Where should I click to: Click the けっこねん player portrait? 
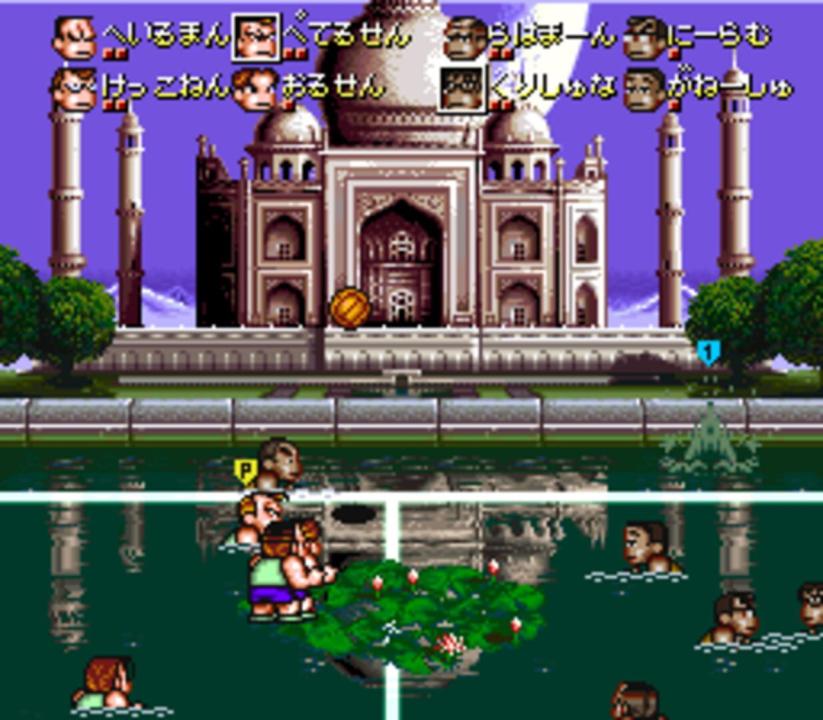73,89
